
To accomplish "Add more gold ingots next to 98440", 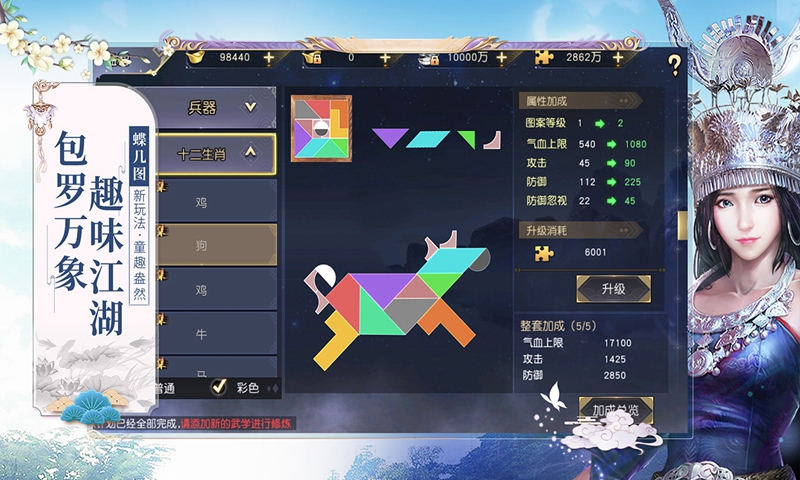I will coord(268,58).
